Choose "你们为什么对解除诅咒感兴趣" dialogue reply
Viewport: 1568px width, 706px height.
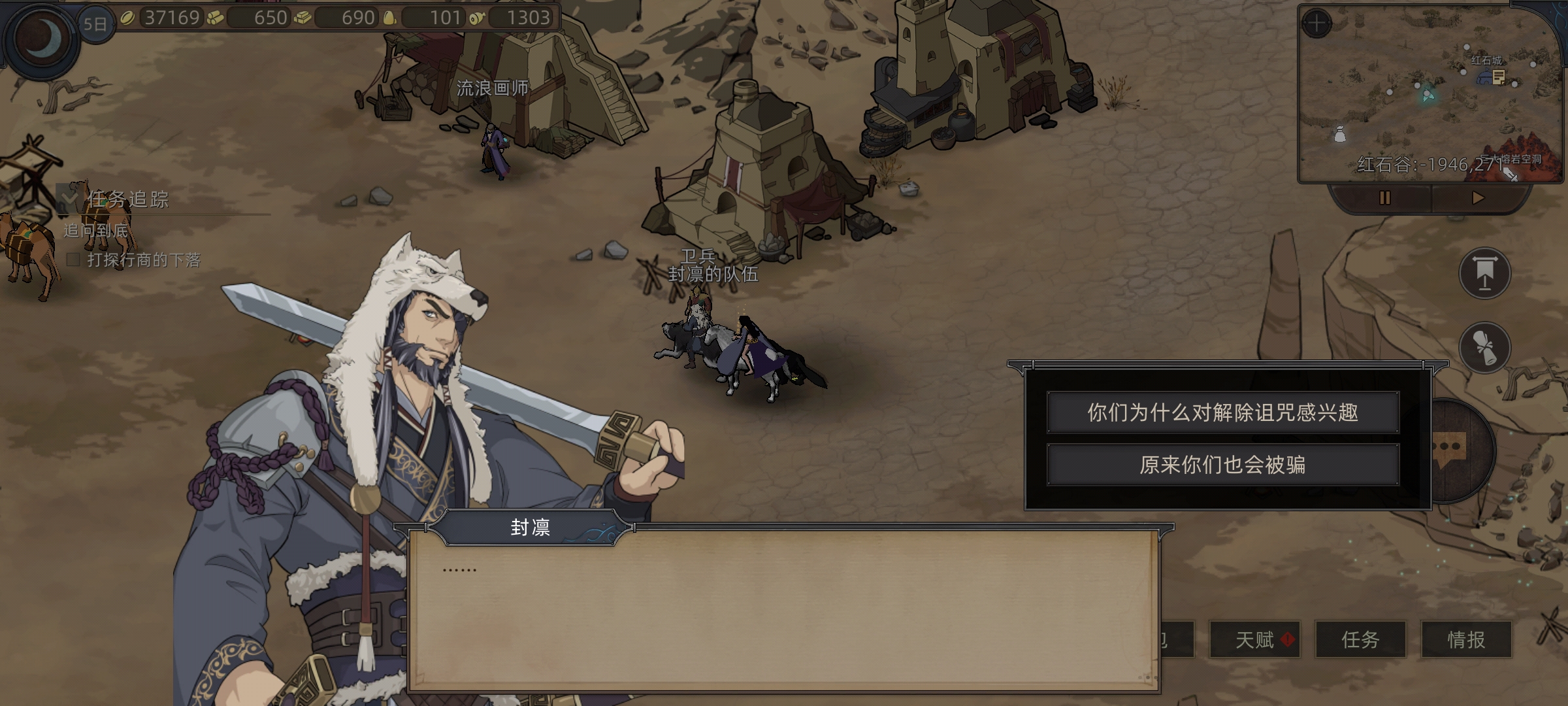pyautogui.click(x=1222, y=412)
